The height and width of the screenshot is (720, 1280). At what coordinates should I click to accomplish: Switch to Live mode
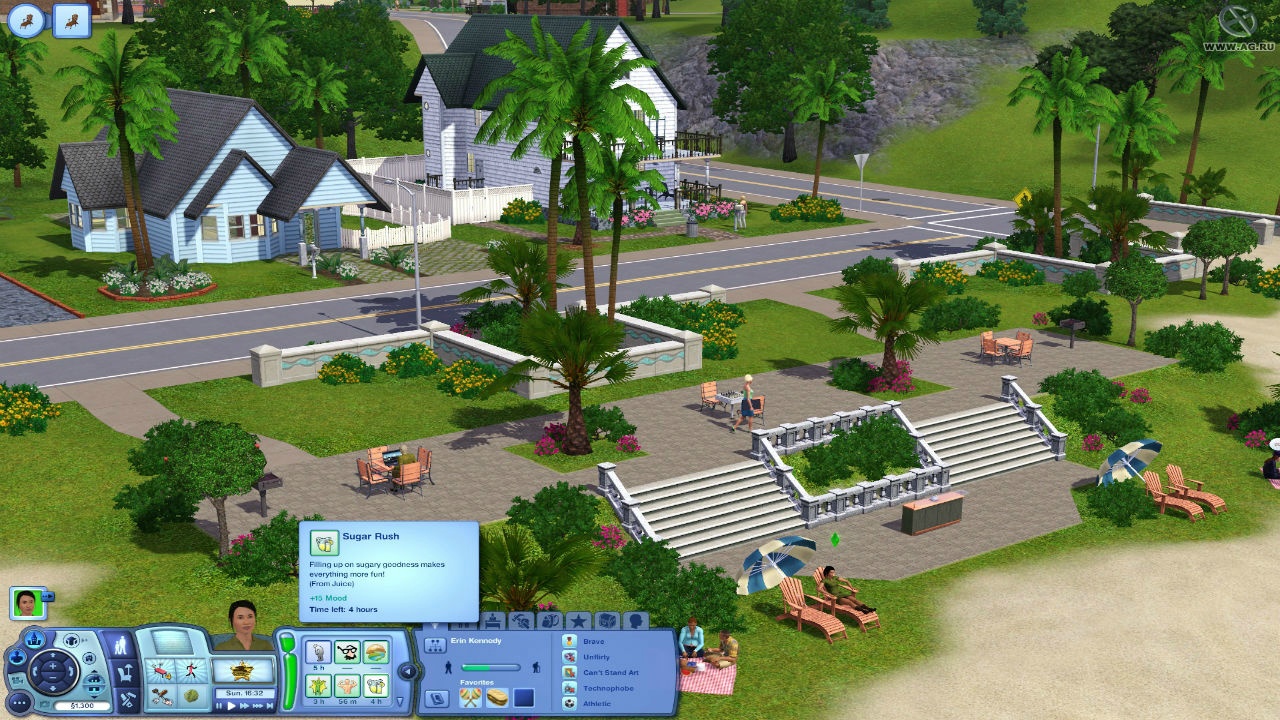[121, 646]
